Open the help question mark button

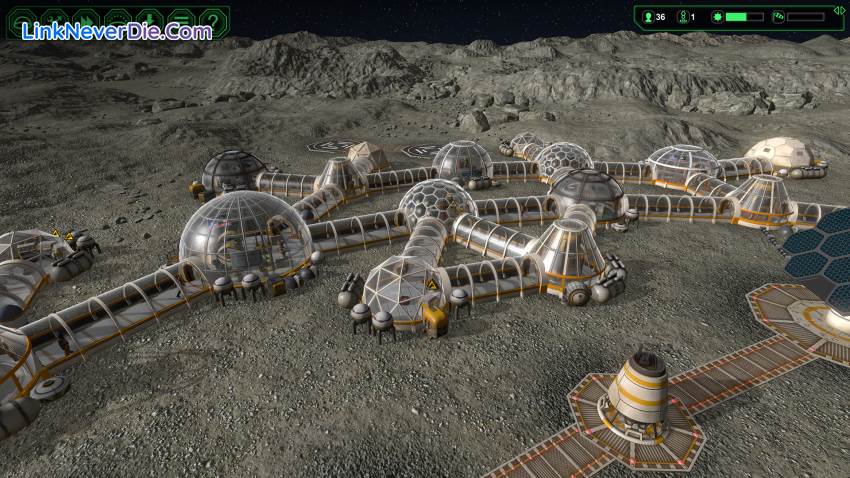tap(212, 20)
